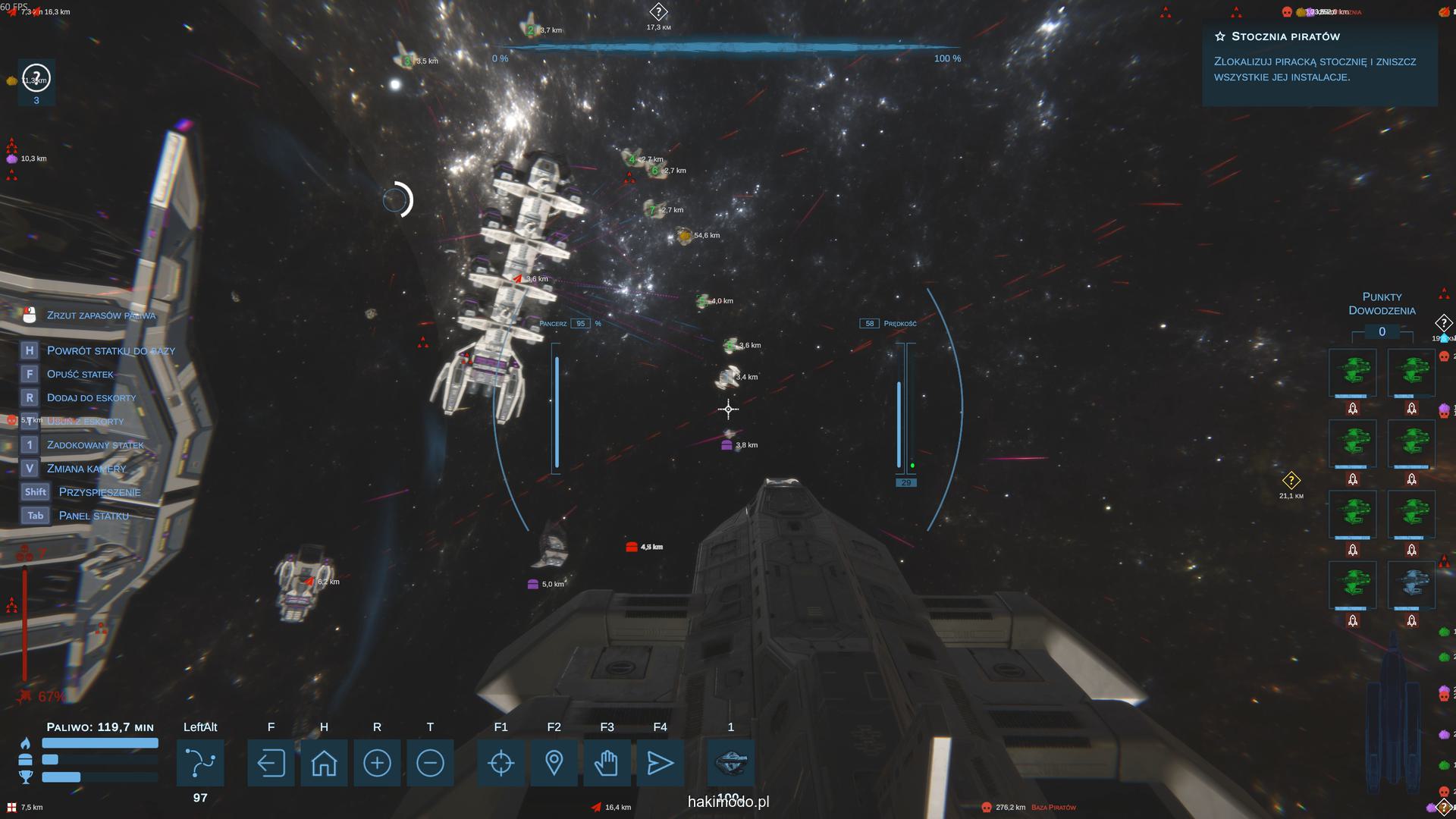Choose the map pin move-to command
Screen dimensions: 1456x819
tap(554, 763)
